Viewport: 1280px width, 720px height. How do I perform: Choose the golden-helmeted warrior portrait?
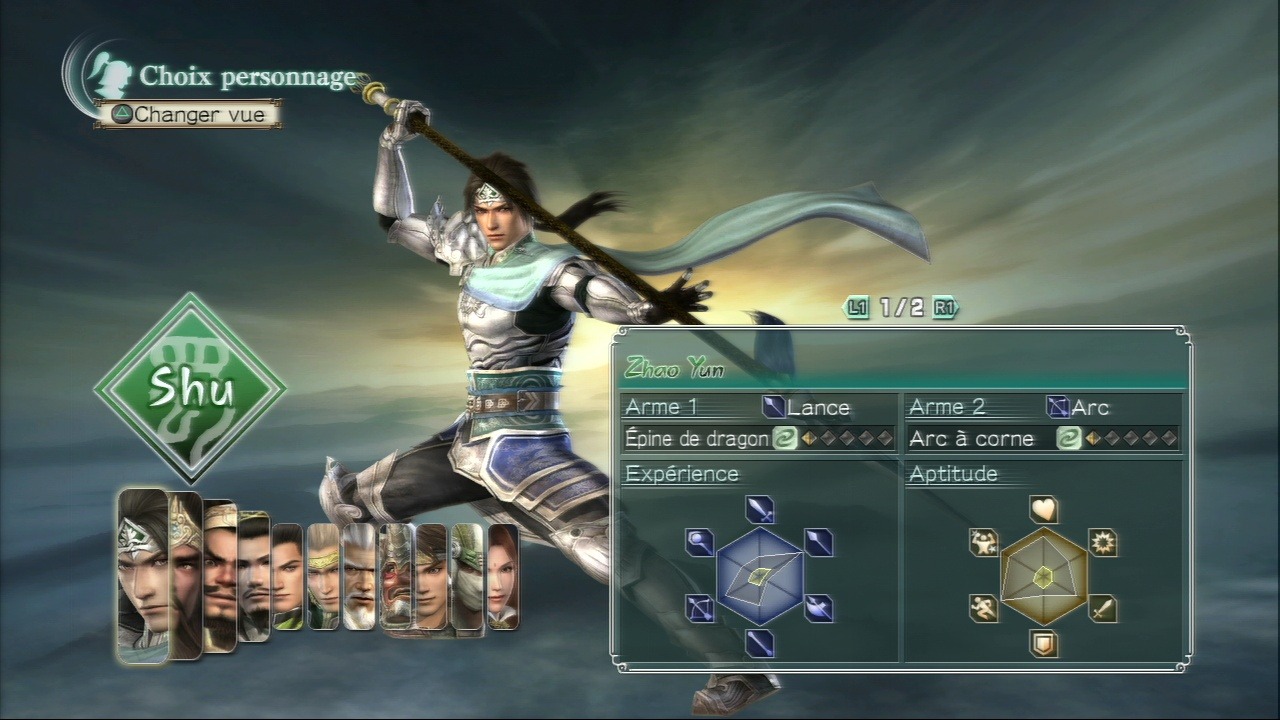186,575
